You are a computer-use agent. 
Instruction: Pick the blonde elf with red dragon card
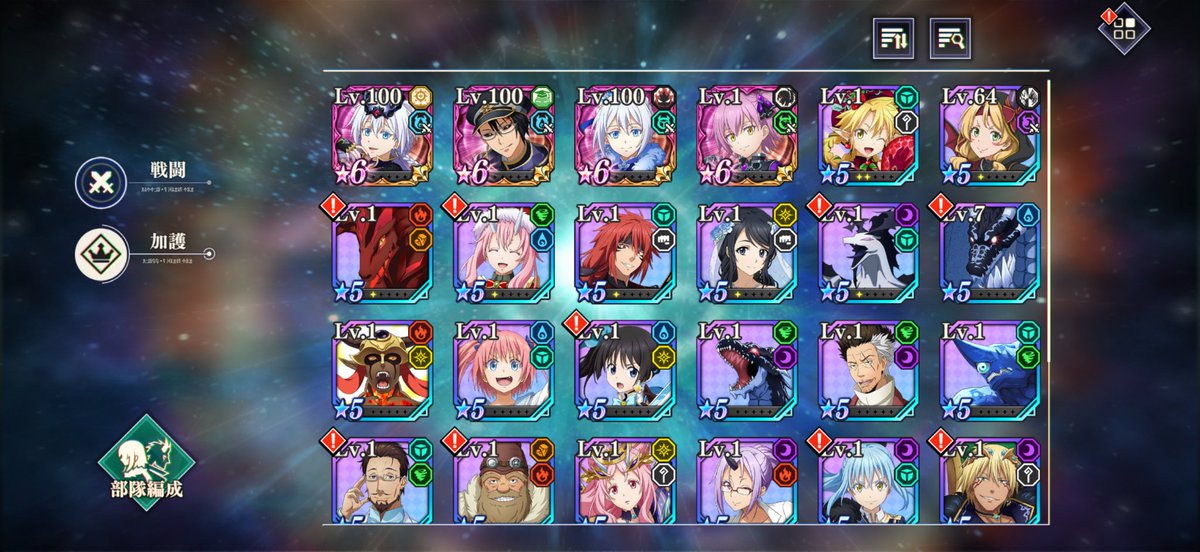point(868,135)
